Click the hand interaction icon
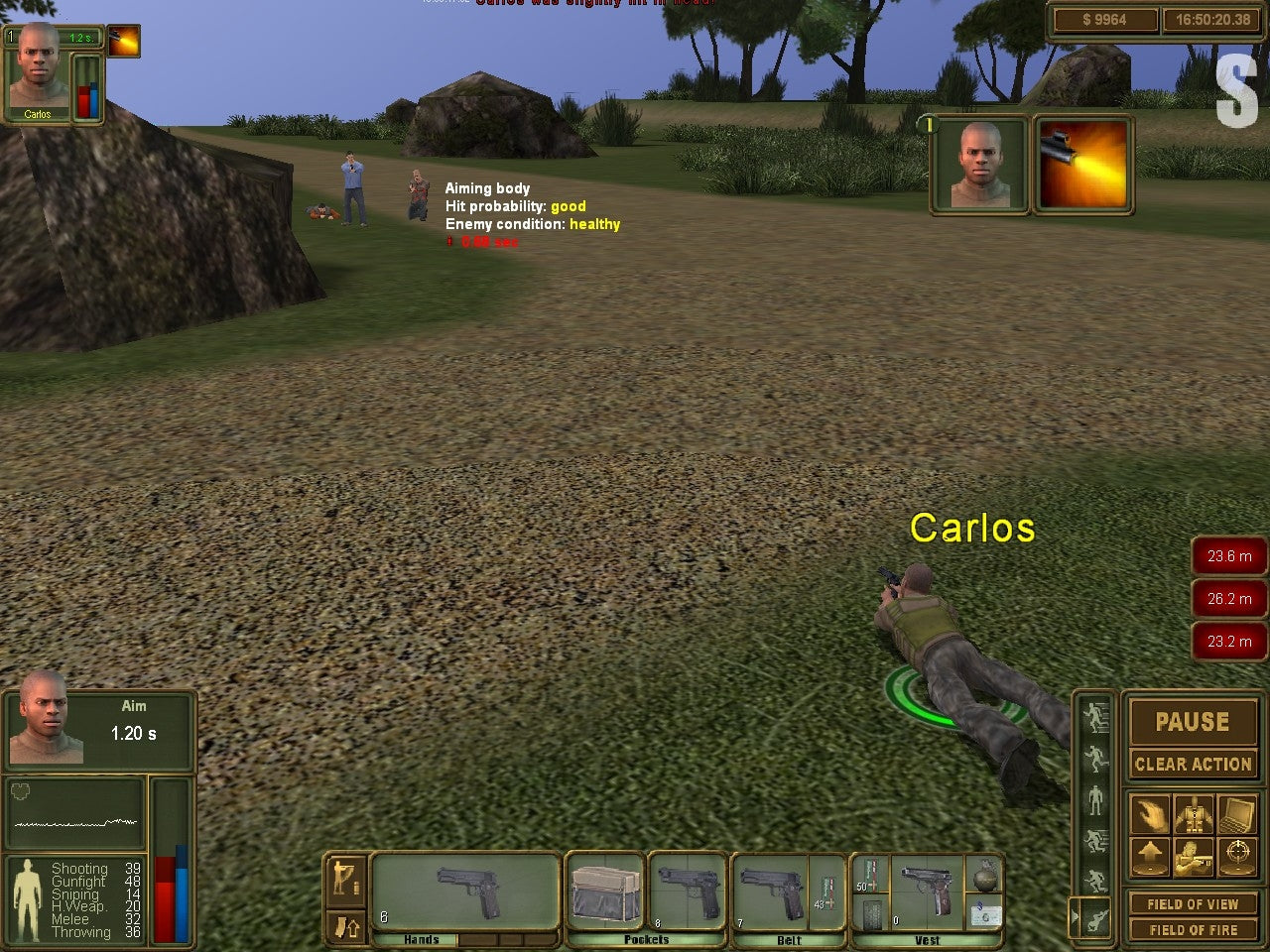The width and height of the screenshot is (1270, 952). pyautogui.click(x=1151, y=813)
